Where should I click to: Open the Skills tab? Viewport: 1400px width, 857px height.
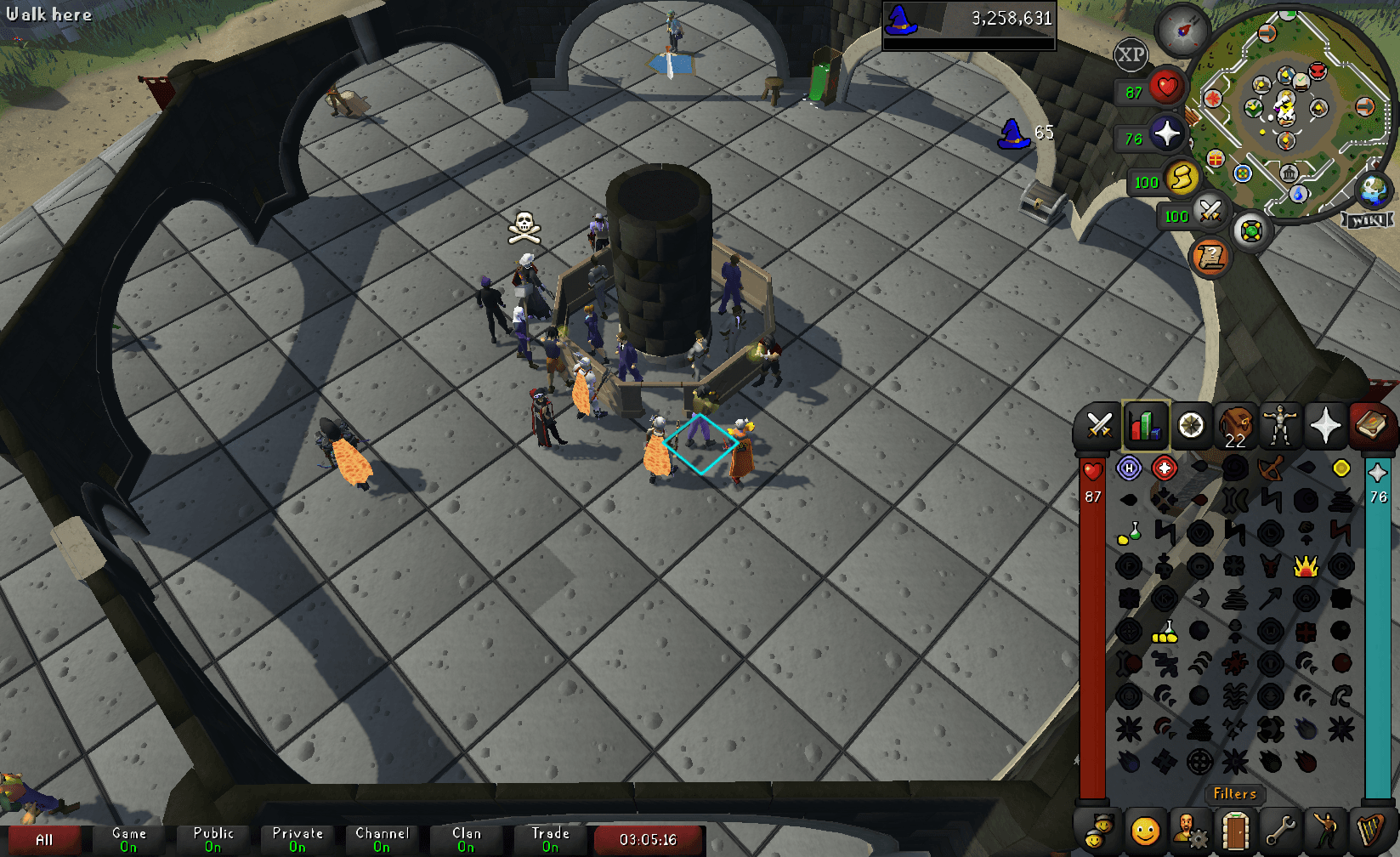point(1146,426)
